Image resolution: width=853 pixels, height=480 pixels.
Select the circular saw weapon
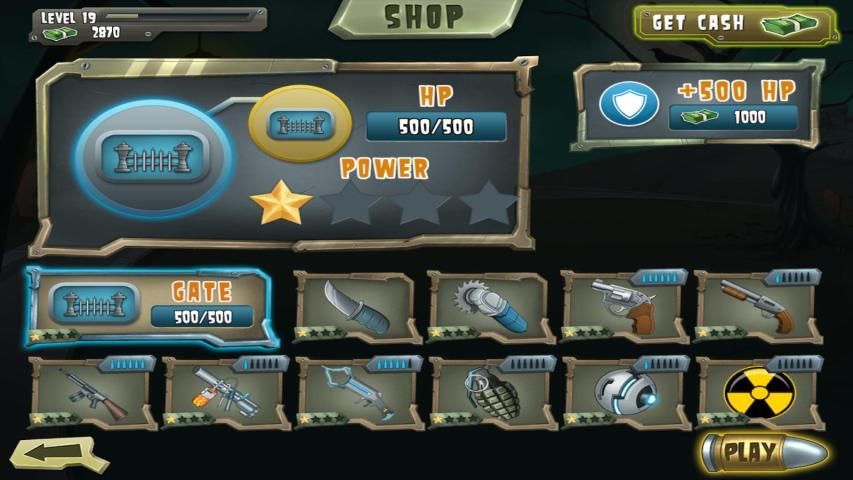click(489, 306)
